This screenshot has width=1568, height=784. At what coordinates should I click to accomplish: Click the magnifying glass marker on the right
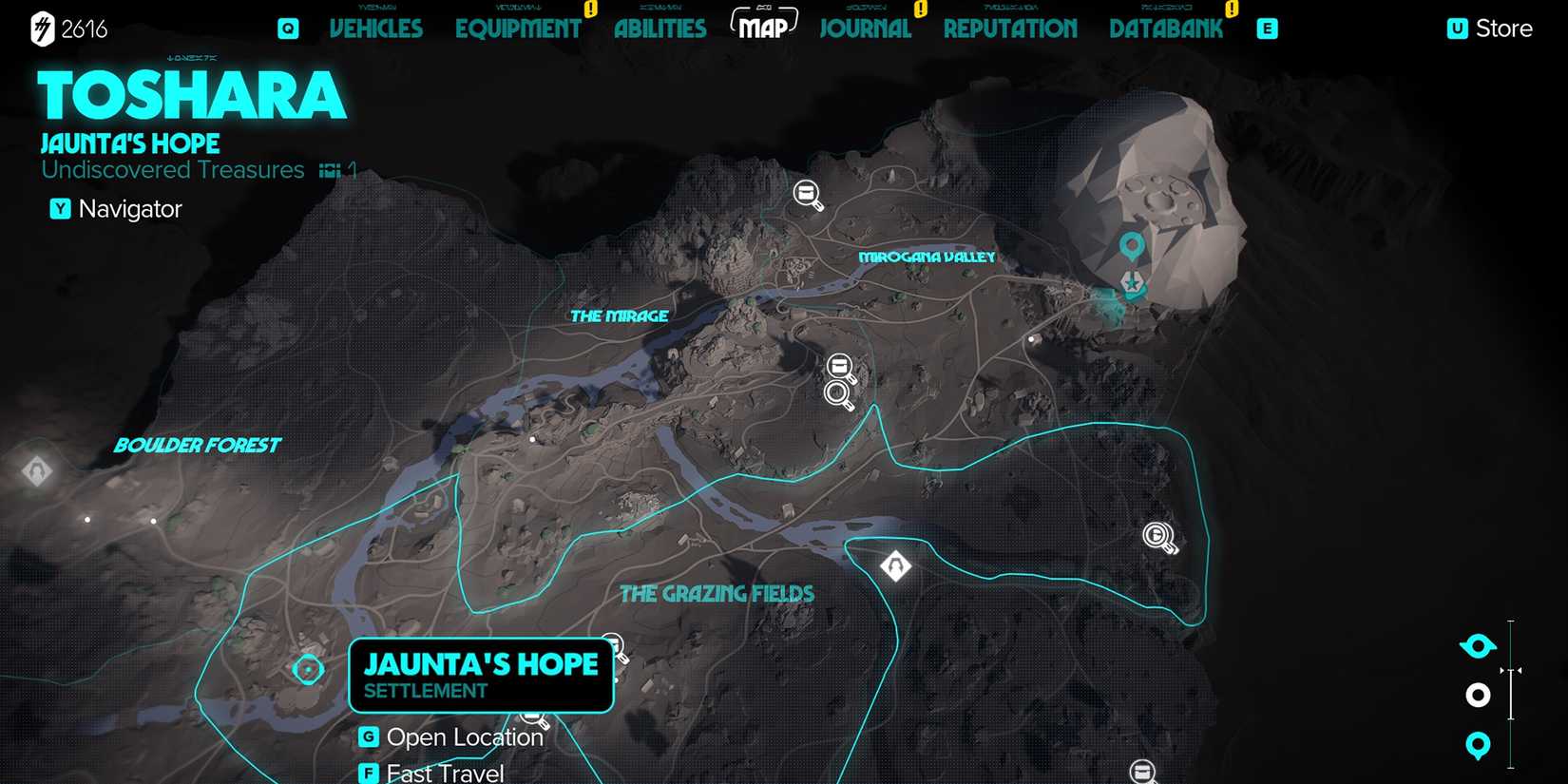1158,534
